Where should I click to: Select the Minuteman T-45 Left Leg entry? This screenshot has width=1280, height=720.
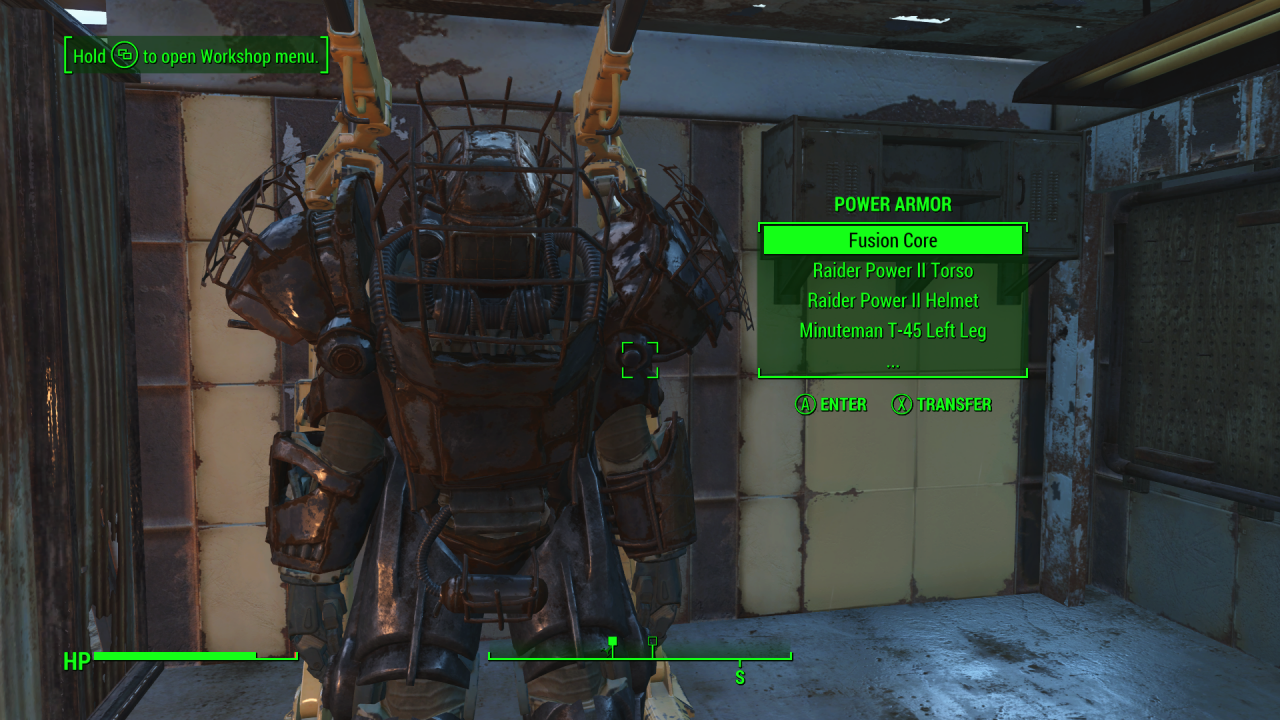point(893,330)
